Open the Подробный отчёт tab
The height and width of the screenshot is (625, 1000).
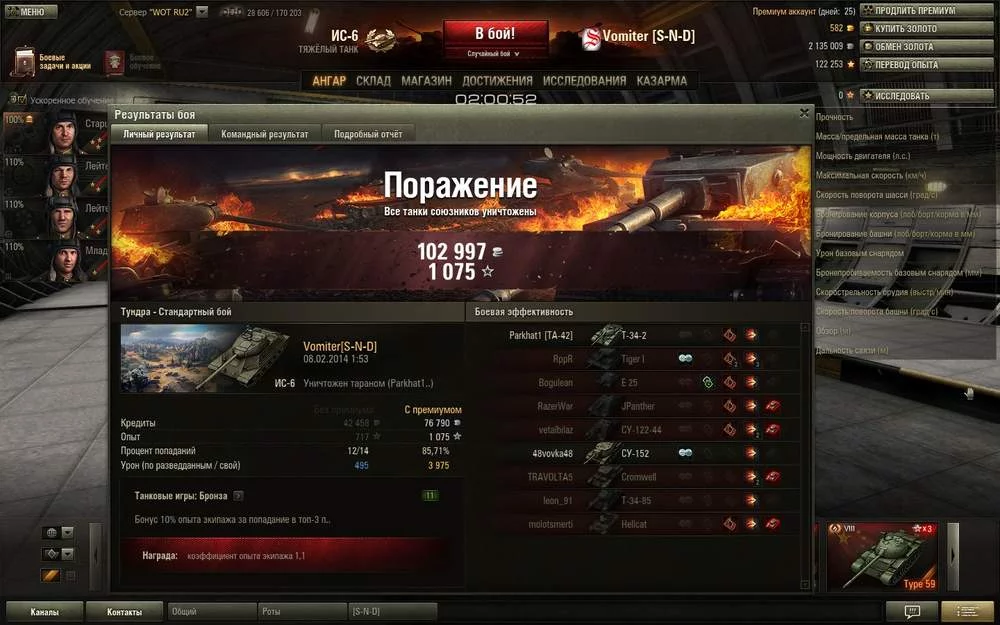[x=368, y=133]
